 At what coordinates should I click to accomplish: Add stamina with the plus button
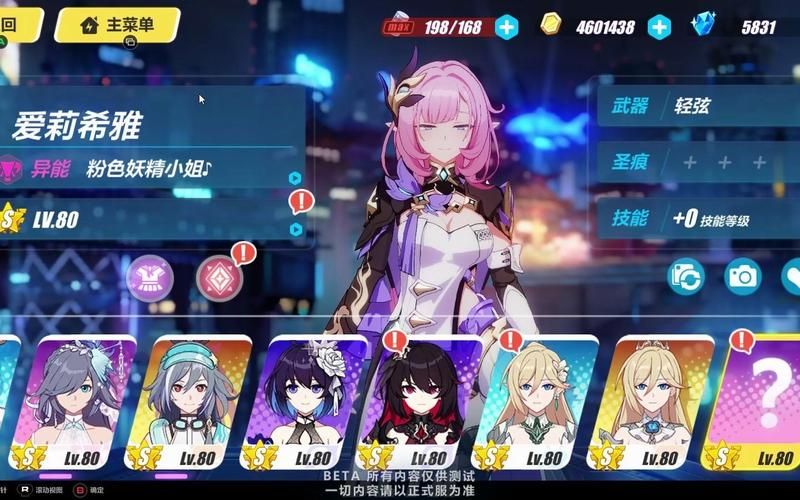[507, 27]
